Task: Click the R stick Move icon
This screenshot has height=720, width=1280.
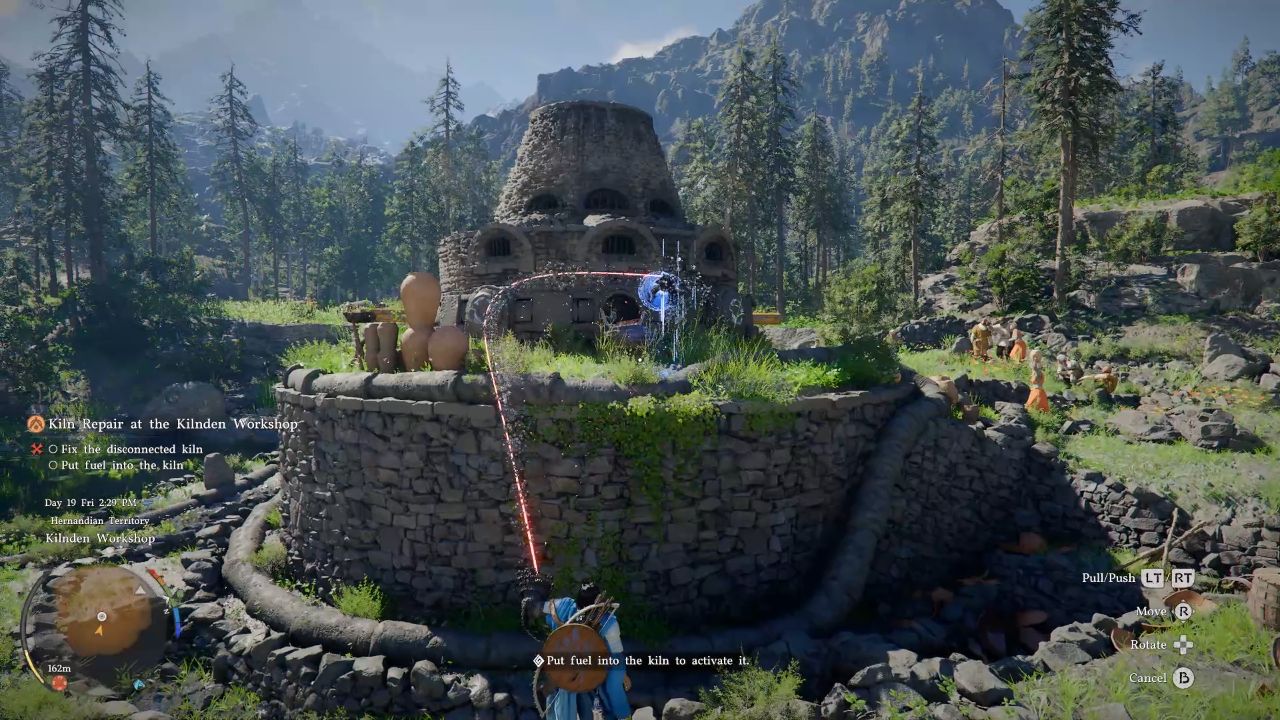Action: coord(1184,611)
